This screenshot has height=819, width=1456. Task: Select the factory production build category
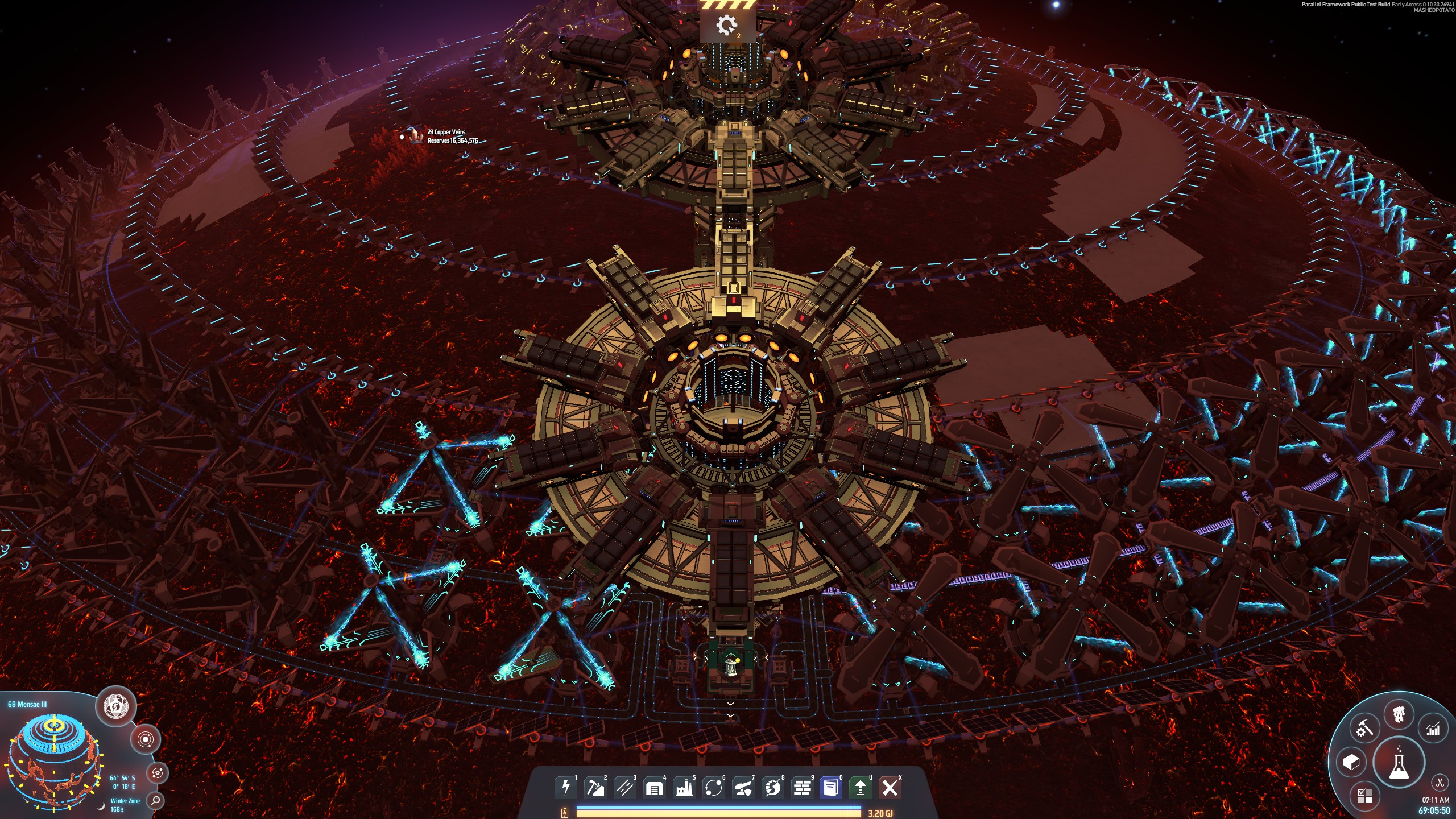684,788
